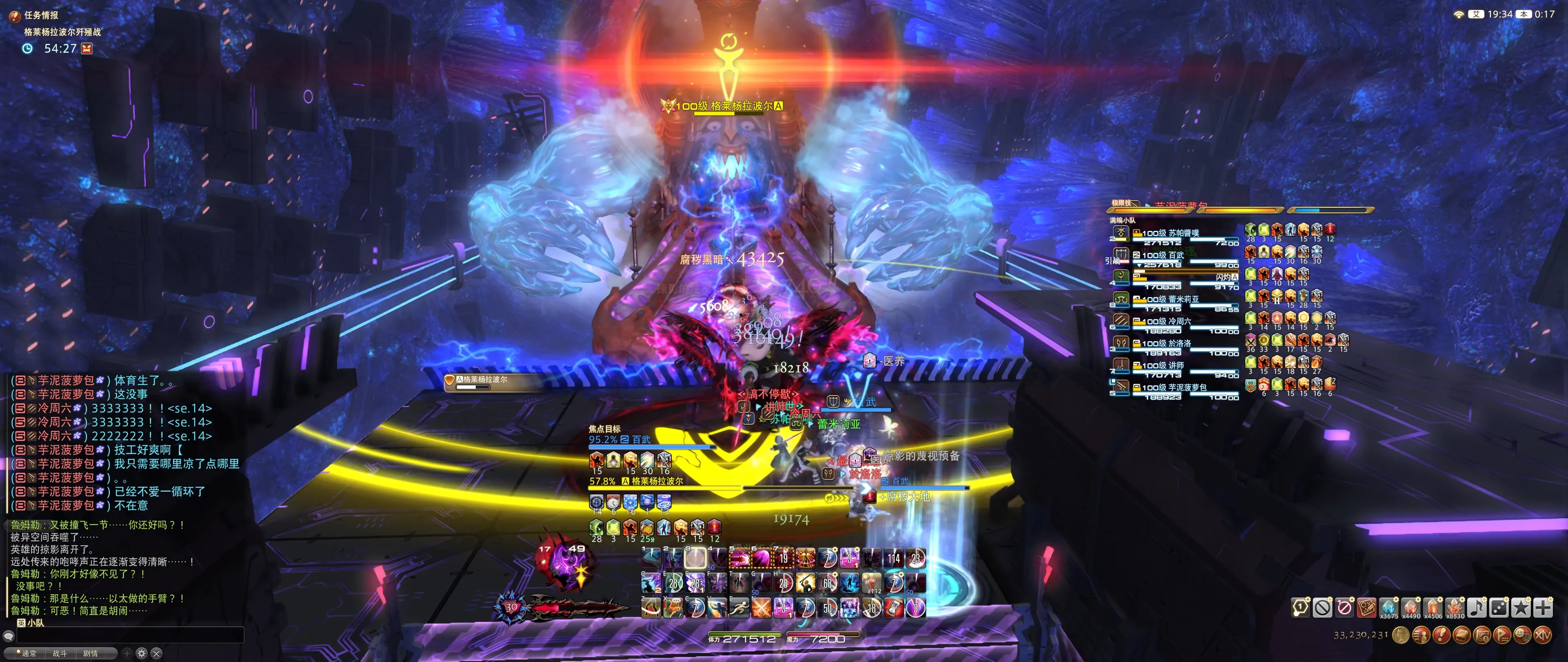Activate the crossed swords action
This screenshot has width=1568, height=662.
762,607
